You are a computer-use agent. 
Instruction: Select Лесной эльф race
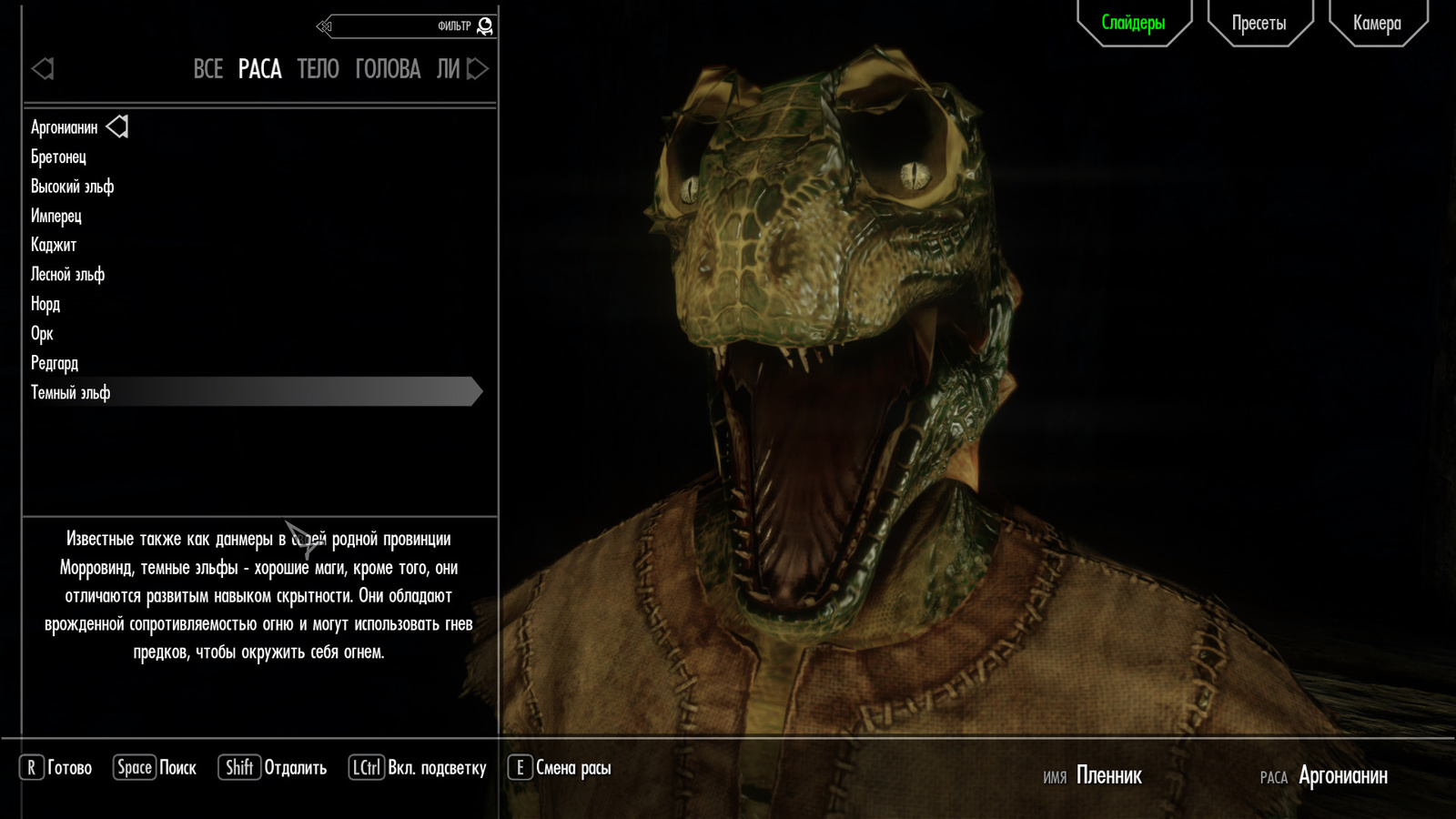tap(68, 274)
